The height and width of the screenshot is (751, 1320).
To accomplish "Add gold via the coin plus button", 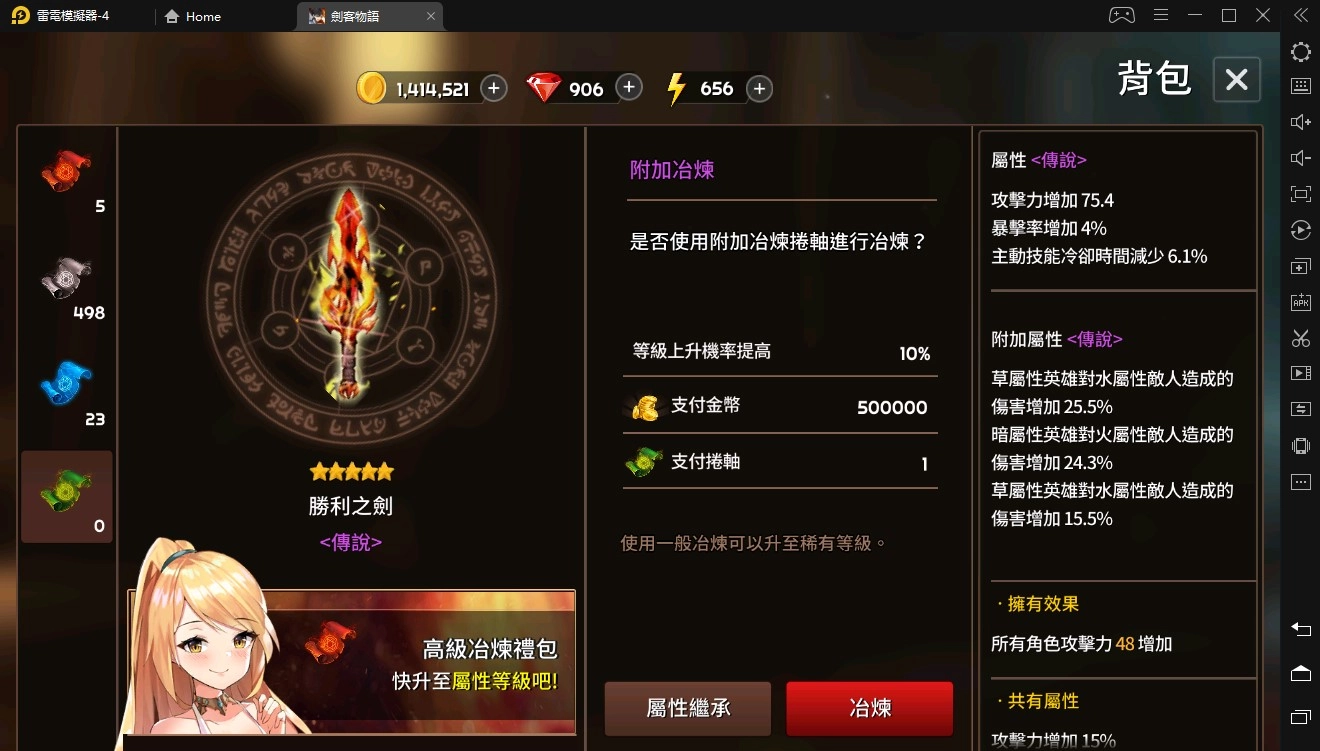I will 492,88.
